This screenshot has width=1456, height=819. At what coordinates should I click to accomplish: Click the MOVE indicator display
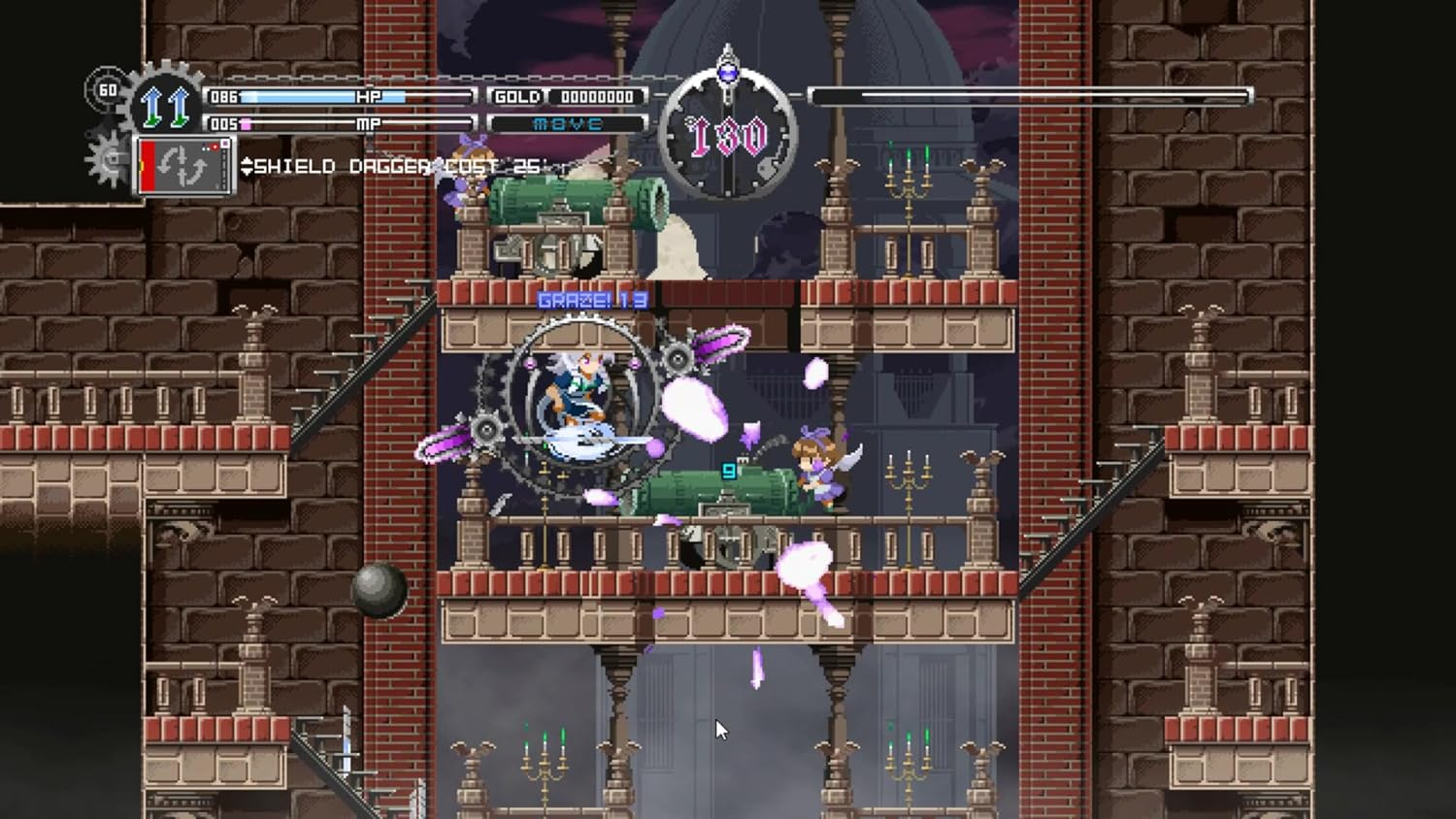[x=569, y=123]
